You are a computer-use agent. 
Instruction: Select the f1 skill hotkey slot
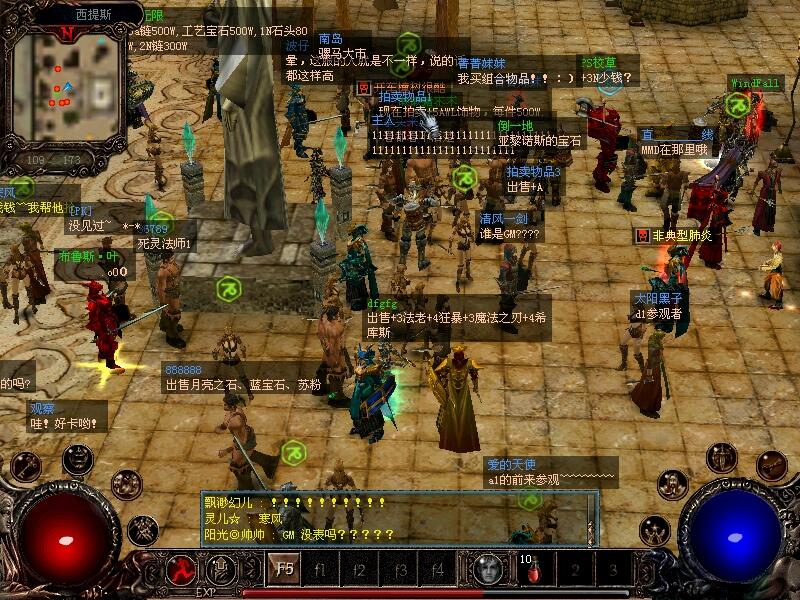322,570
